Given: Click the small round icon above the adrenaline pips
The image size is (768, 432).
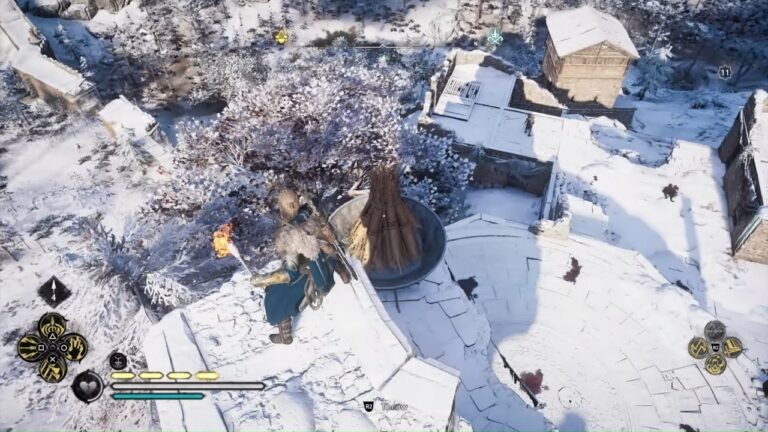Looking at the screenshot, I should [118, 360].
